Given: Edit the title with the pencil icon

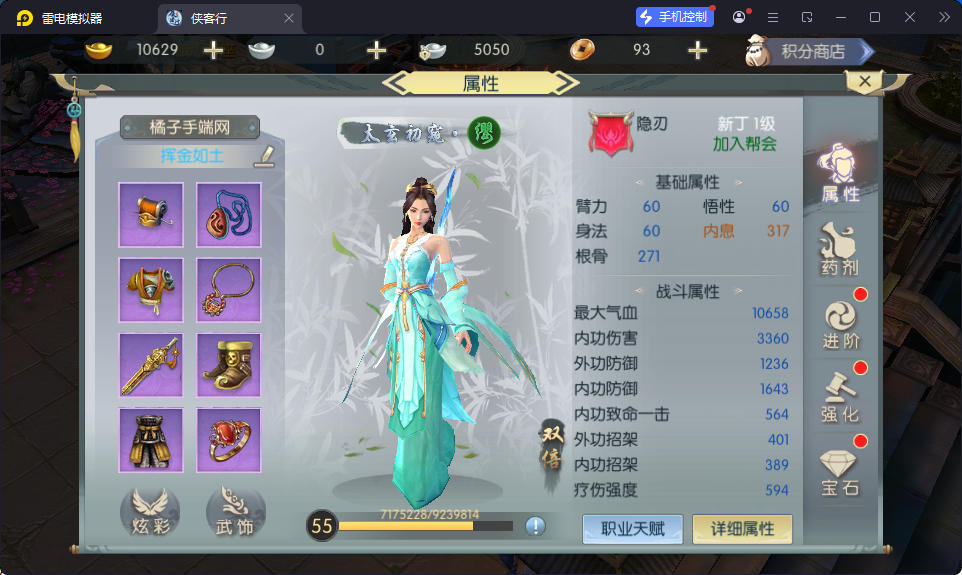Looking at the screenshot, I should [263, 155].
